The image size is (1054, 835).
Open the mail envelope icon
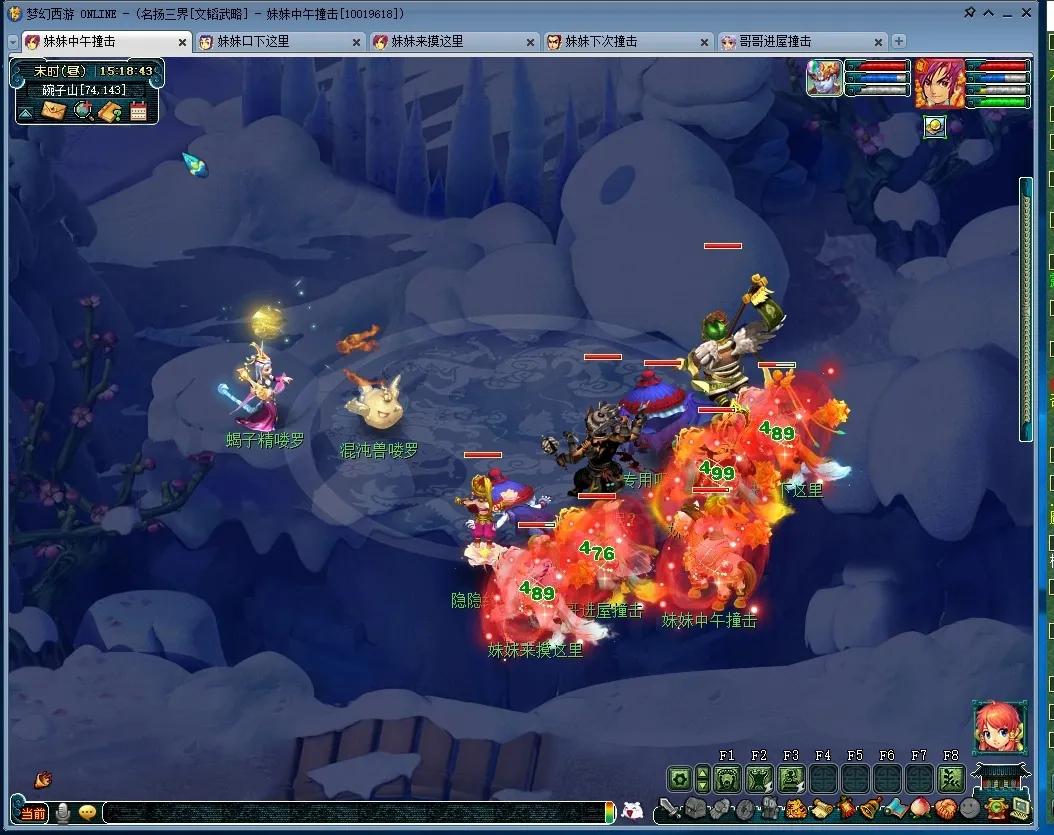coord(53,111)
